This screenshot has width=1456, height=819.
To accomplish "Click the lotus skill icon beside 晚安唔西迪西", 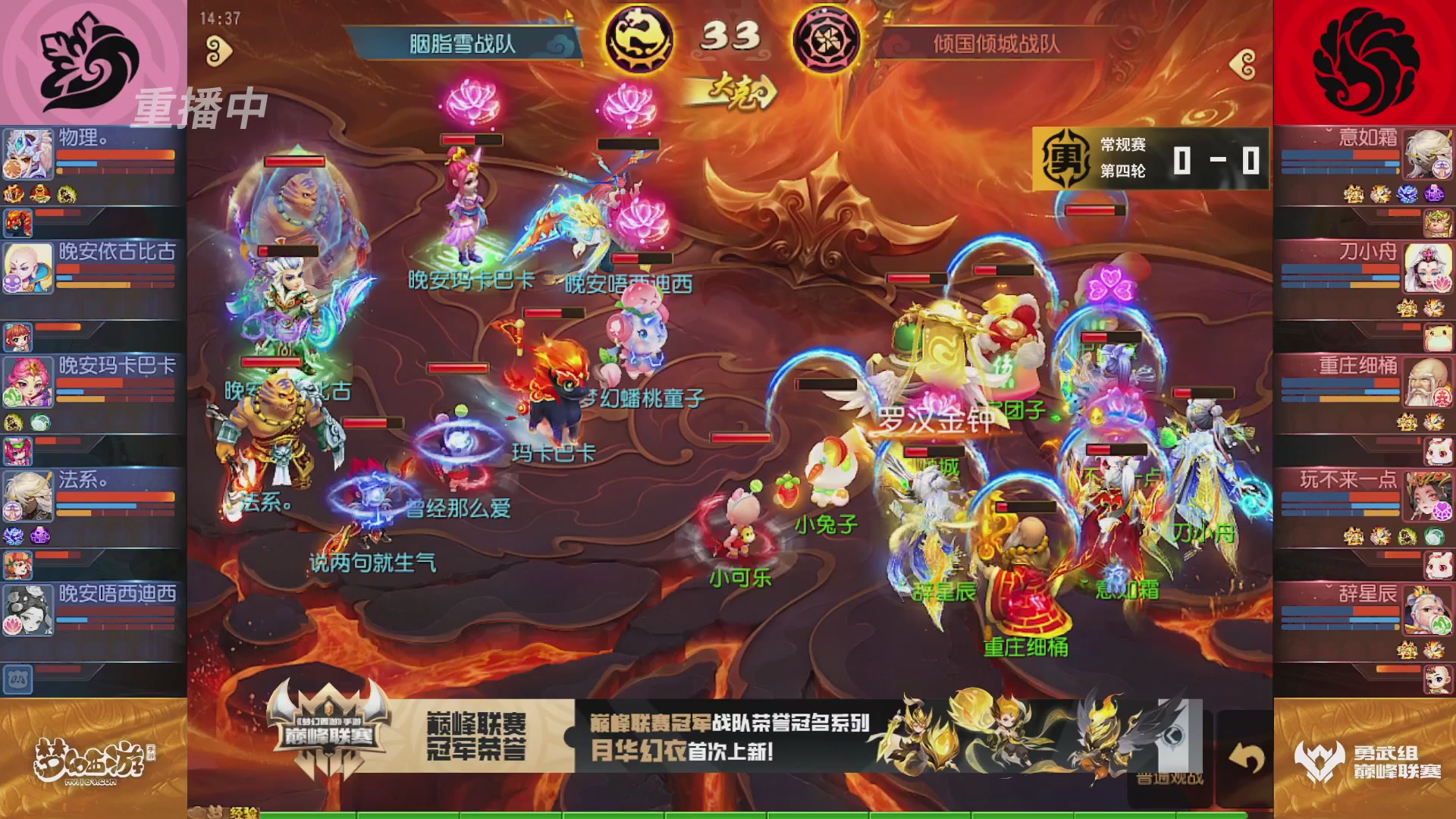I will pyautogui.click(x=14, y=623).
